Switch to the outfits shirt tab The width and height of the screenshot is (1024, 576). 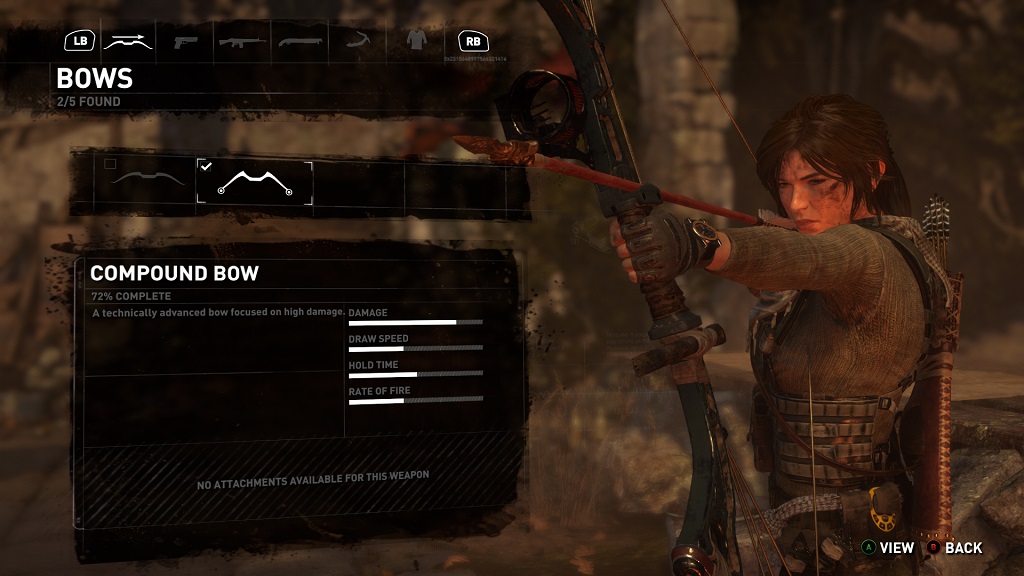coord(415,41)
